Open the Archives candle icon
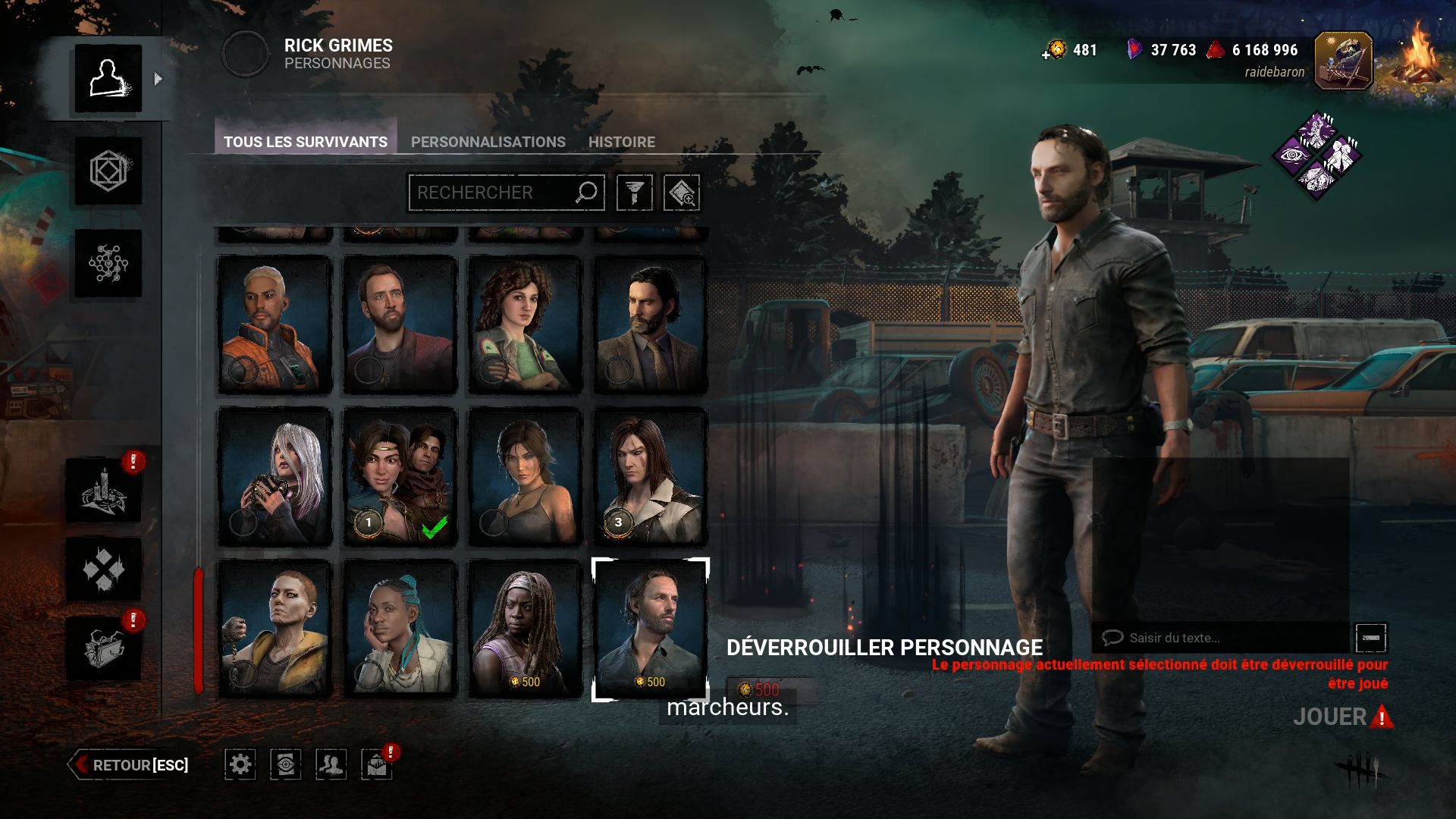This screenshot has width=1456, height=819. [x=106, y=491]
